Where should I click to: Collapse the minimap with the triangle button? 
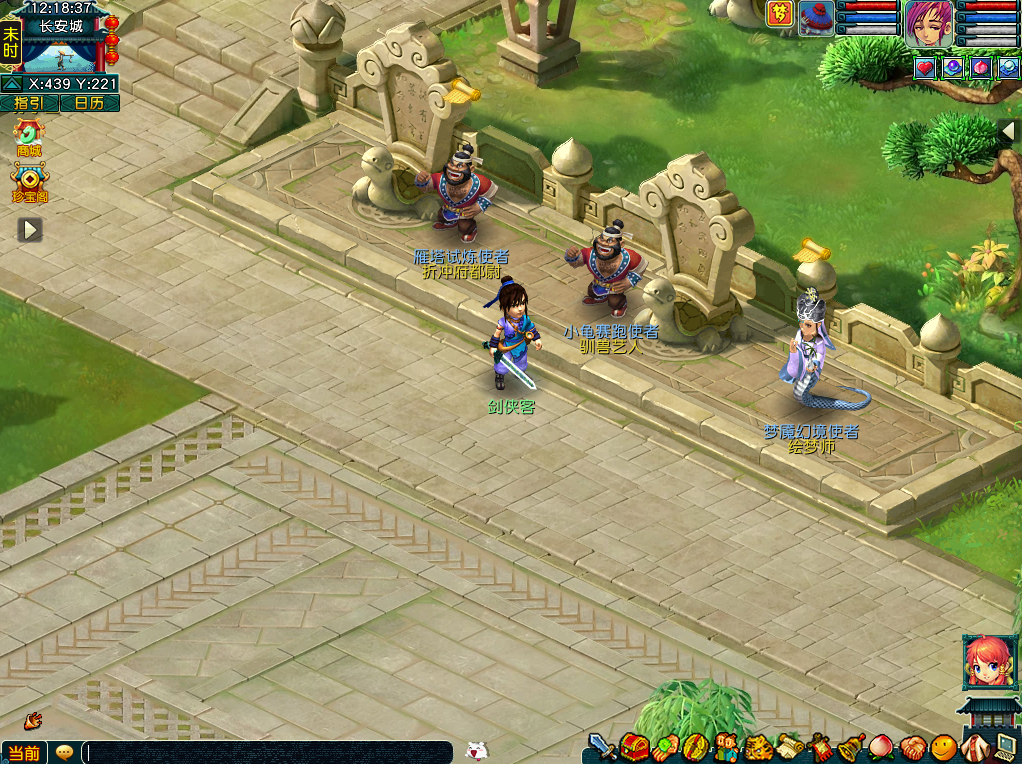12,84
